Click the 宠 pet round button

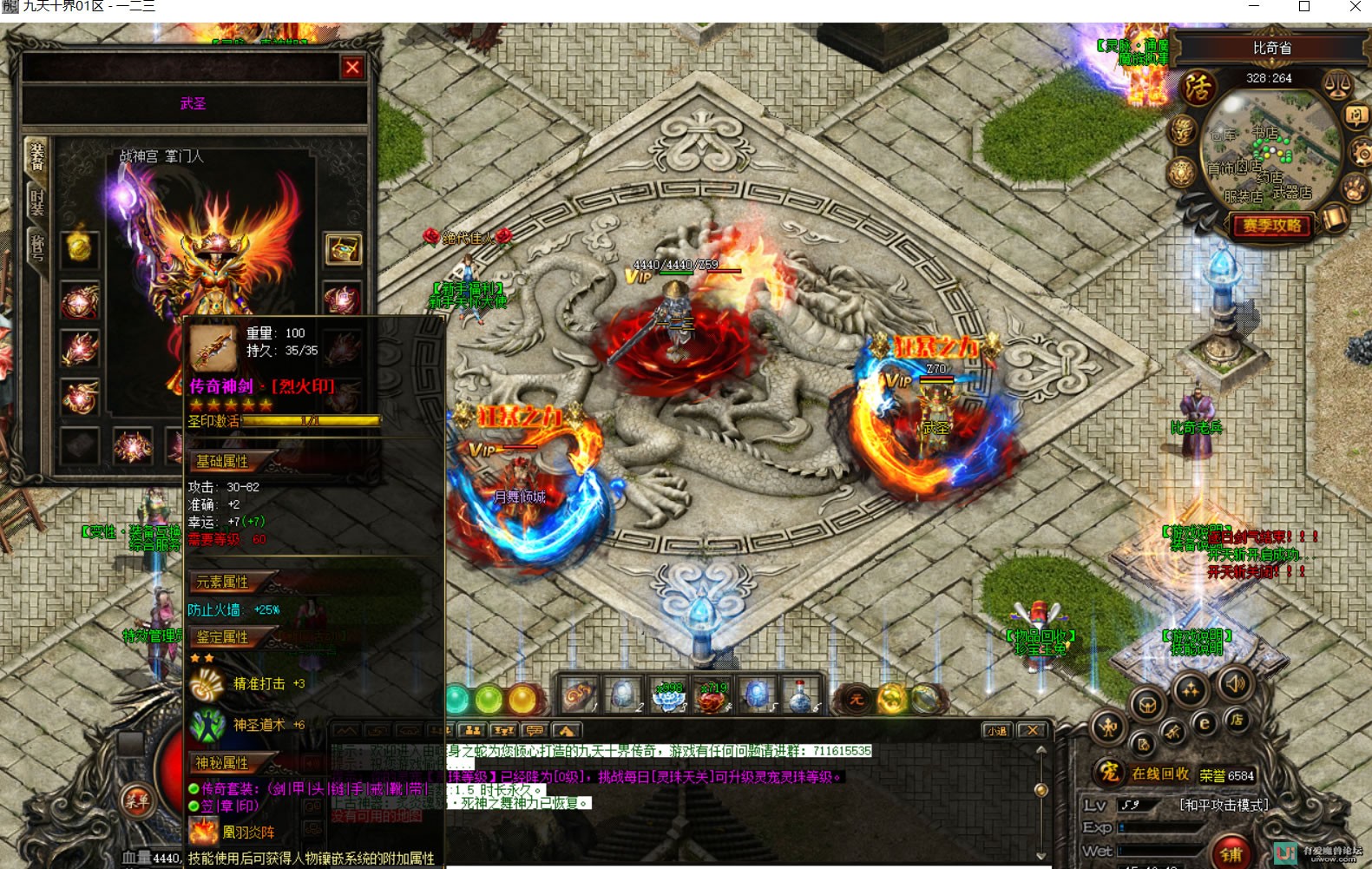(1108, 773)
